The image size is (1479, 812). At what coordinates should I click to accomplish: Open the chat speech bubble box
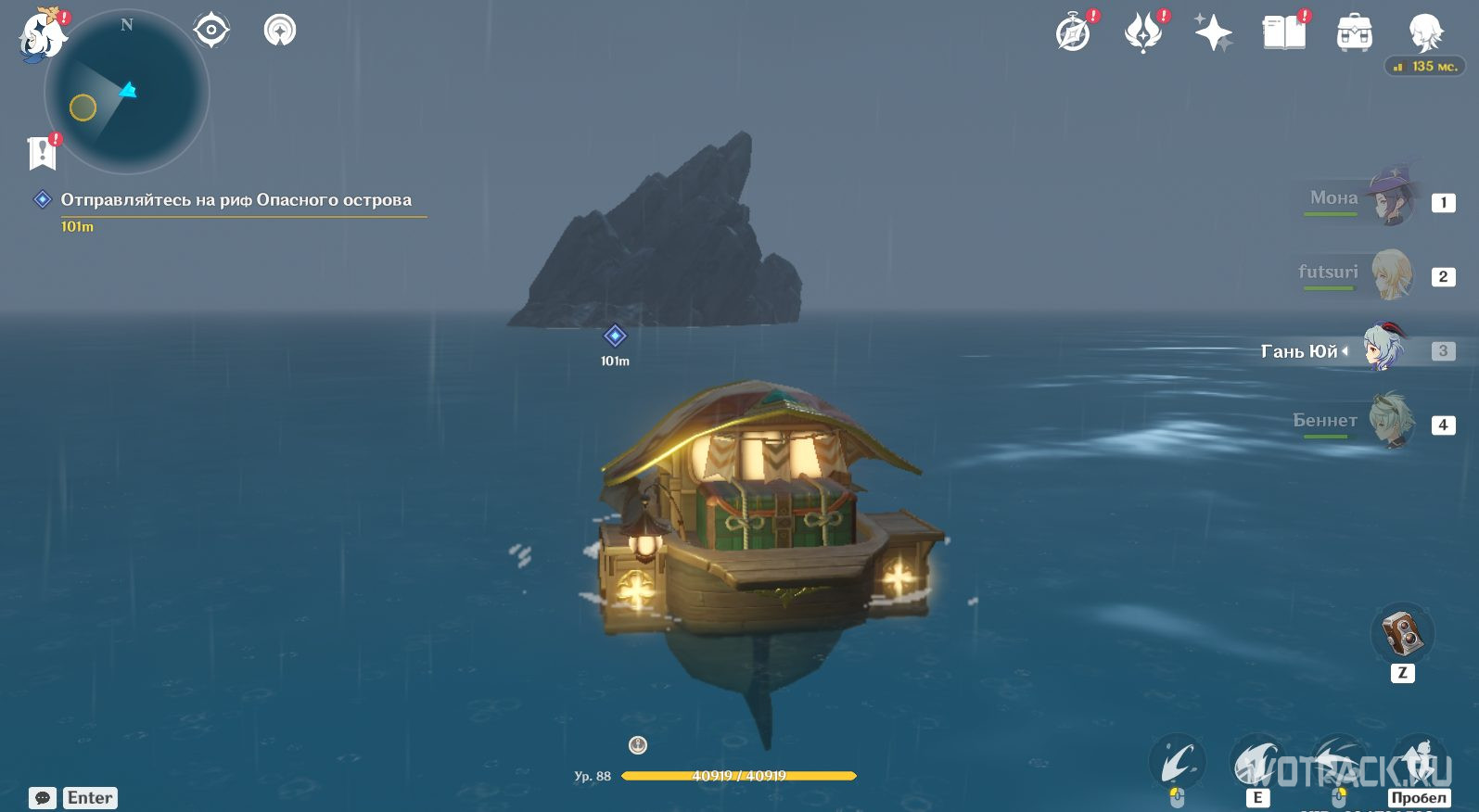pyautogui.click(x=43, y=798)
